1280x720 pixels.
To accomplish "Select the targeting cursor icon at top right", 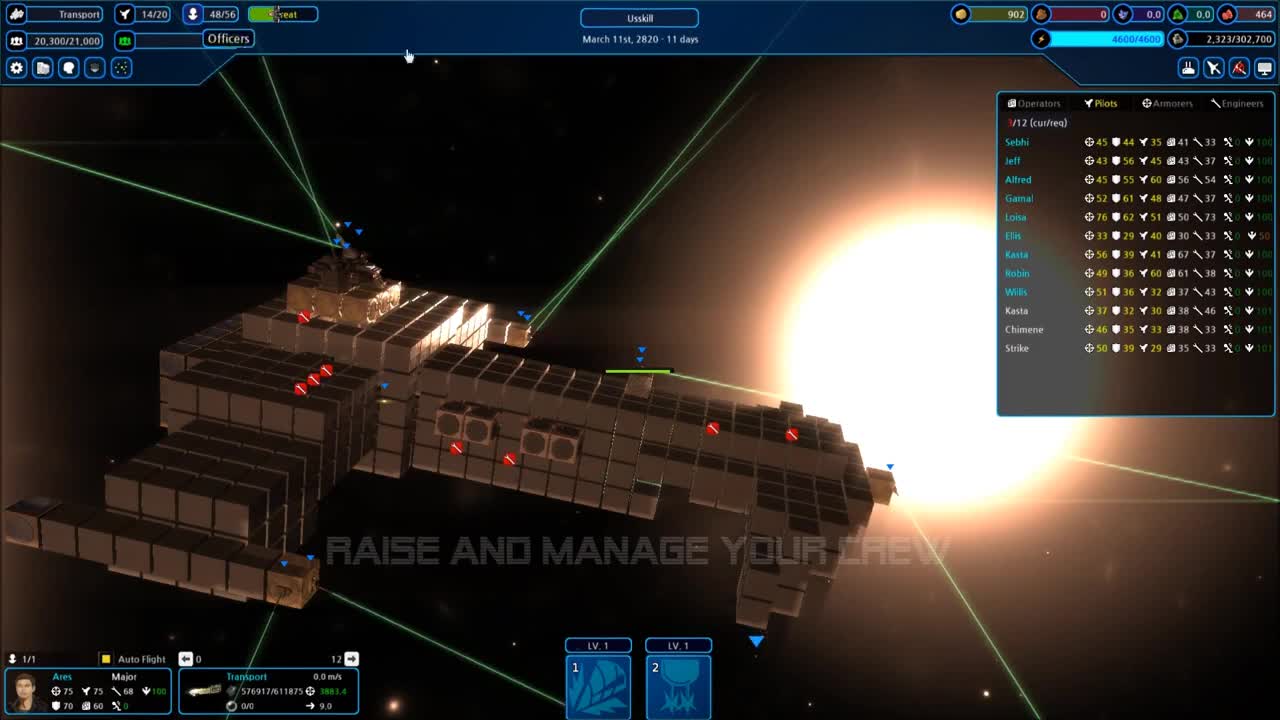I will (1212, 67).
